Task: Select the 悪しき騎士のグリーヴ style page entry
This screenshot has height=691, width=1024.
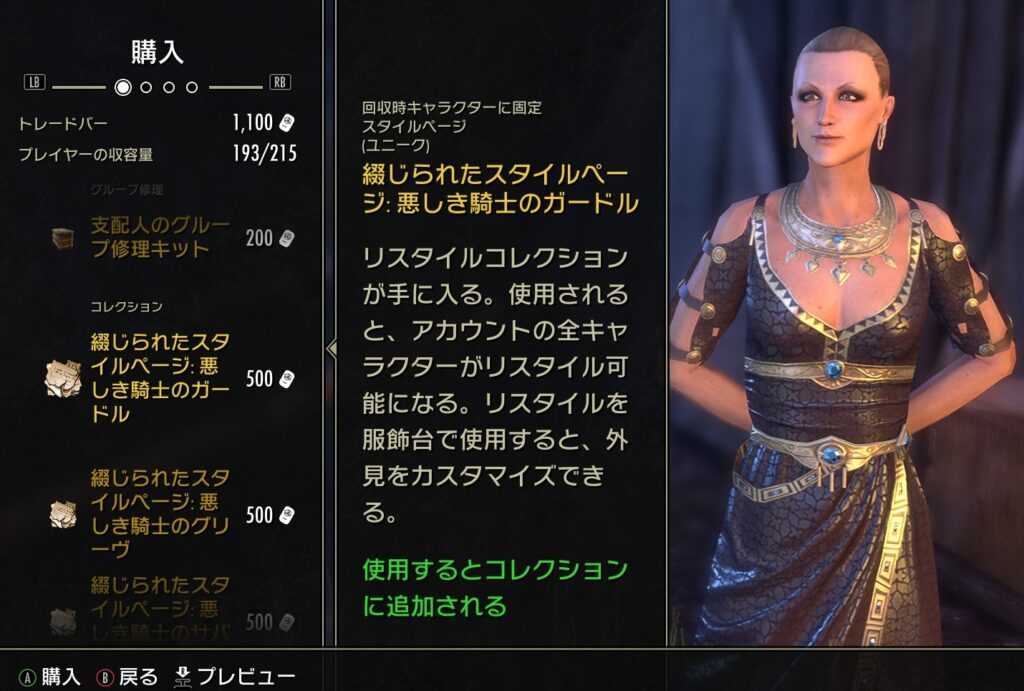Action: coord(160,513)
